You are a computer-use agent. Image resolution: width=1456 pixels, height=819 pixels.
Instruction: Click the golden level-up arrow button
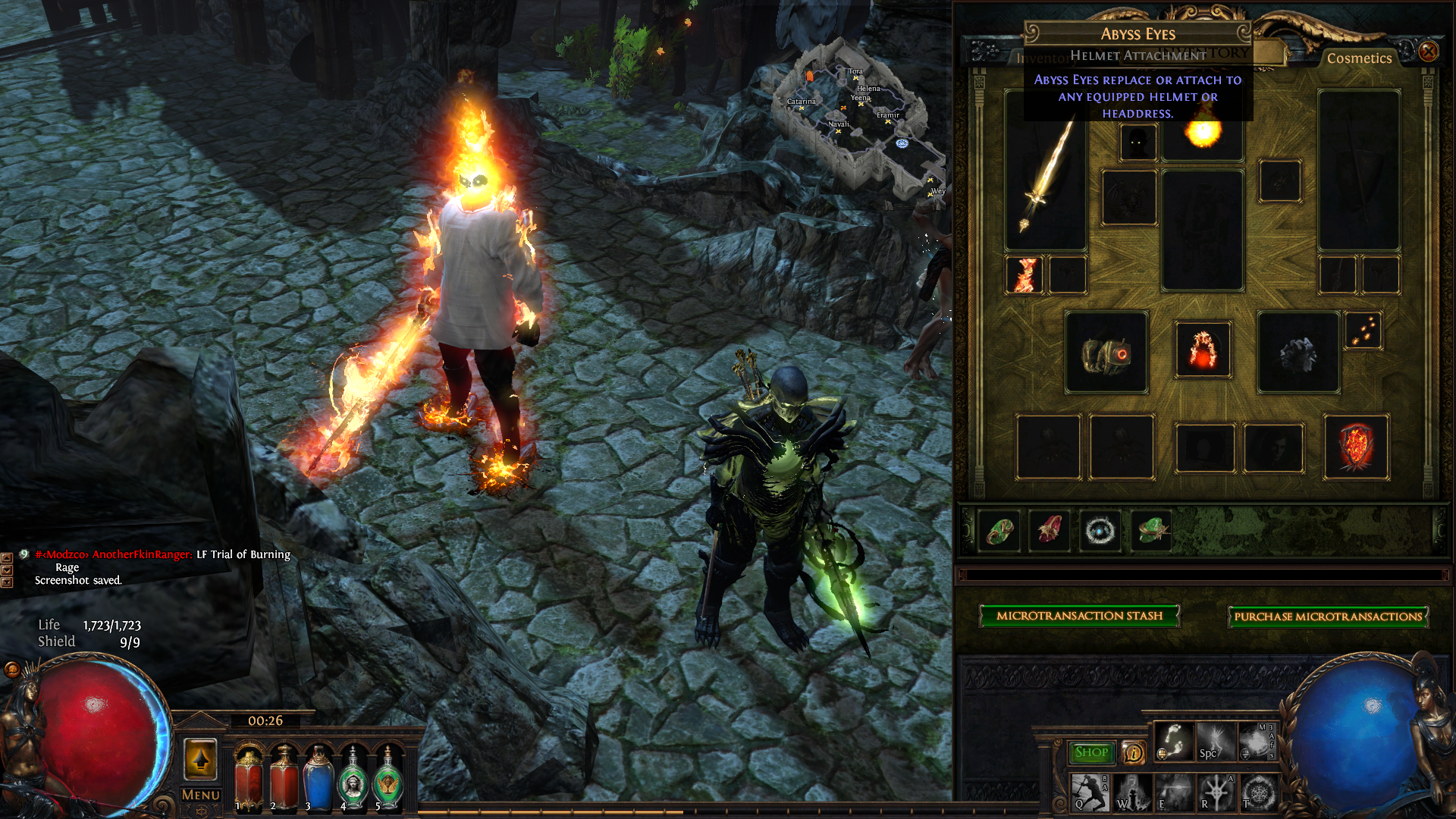pos(201,759)
